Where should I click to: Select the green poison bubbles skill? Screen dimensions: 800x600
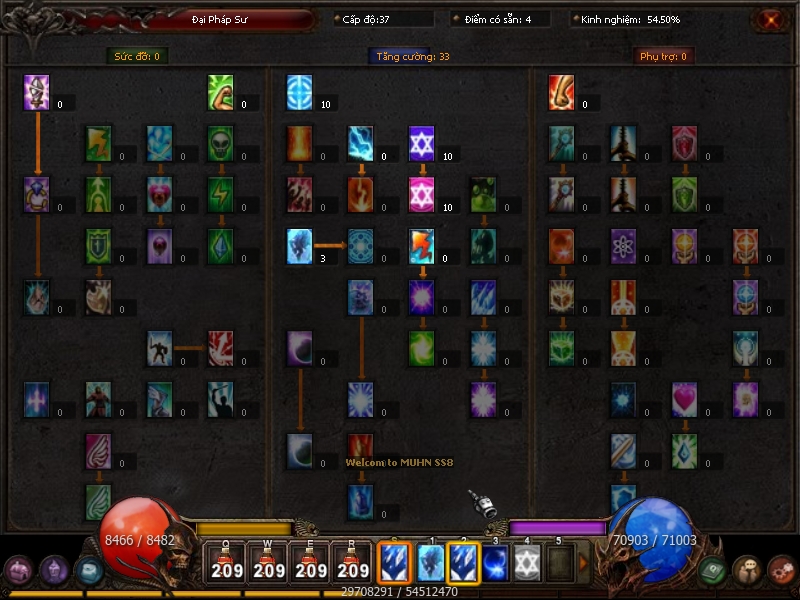(484, 194)
